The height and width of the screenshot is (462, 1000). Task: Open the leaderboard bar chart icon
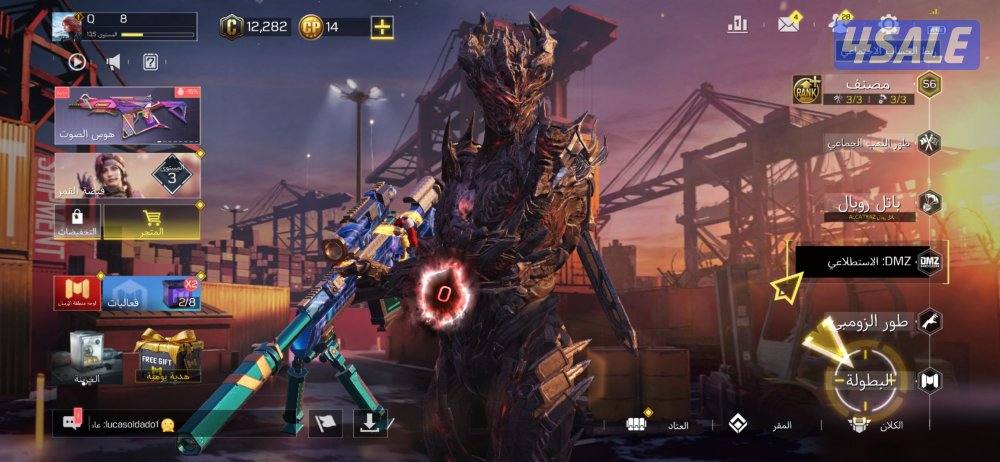coord(738,24)
